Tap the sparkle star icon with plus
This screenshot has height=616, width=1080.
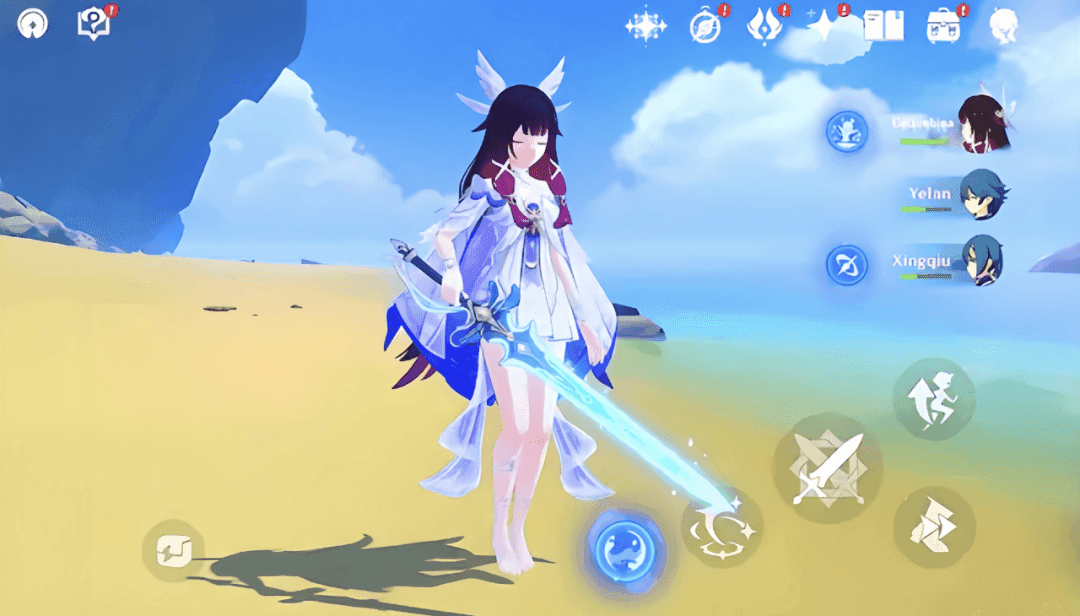824,26
